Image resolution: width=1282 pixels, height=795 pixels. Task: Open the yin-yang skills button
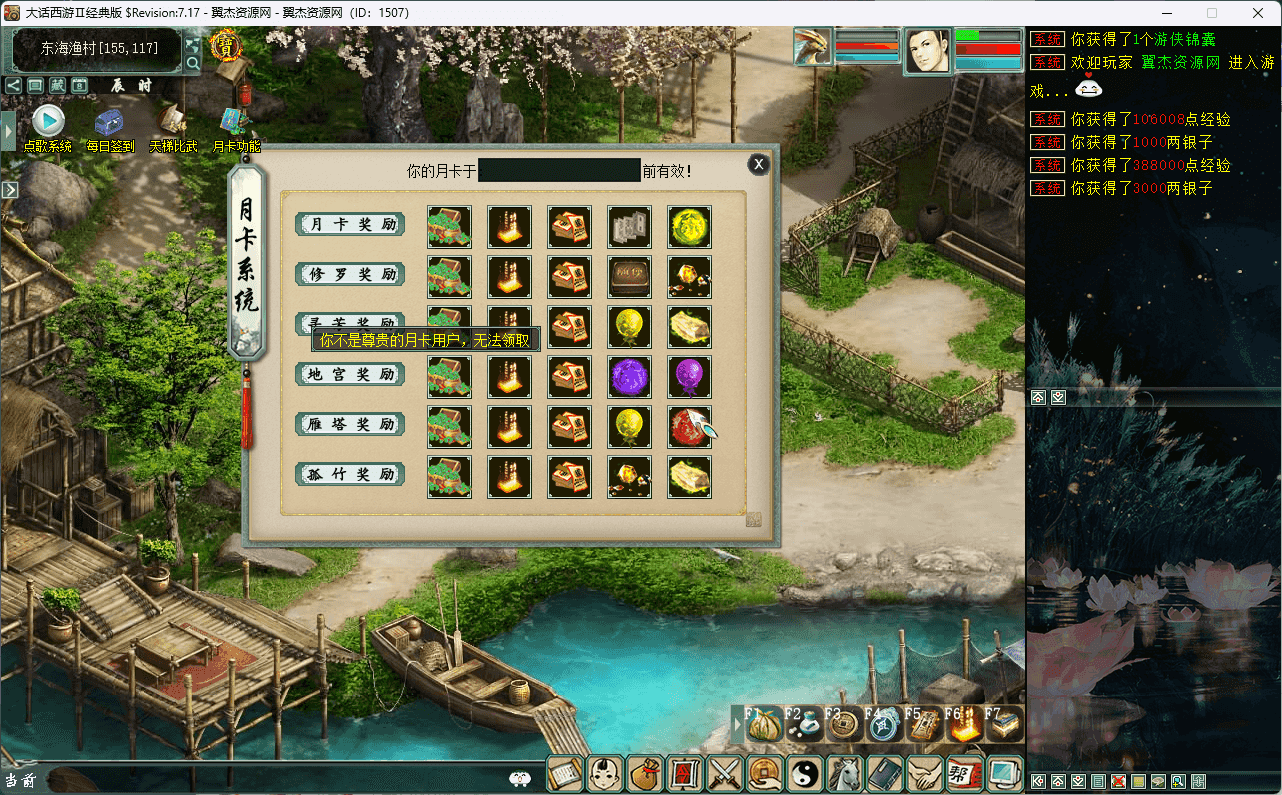click(805, 773)
